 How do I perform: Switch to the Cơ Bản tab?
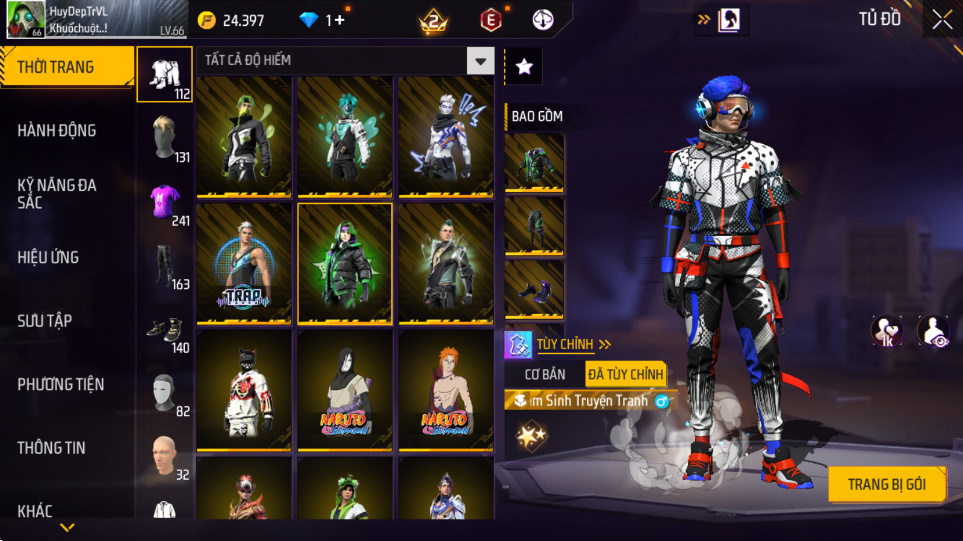point(546,374)
